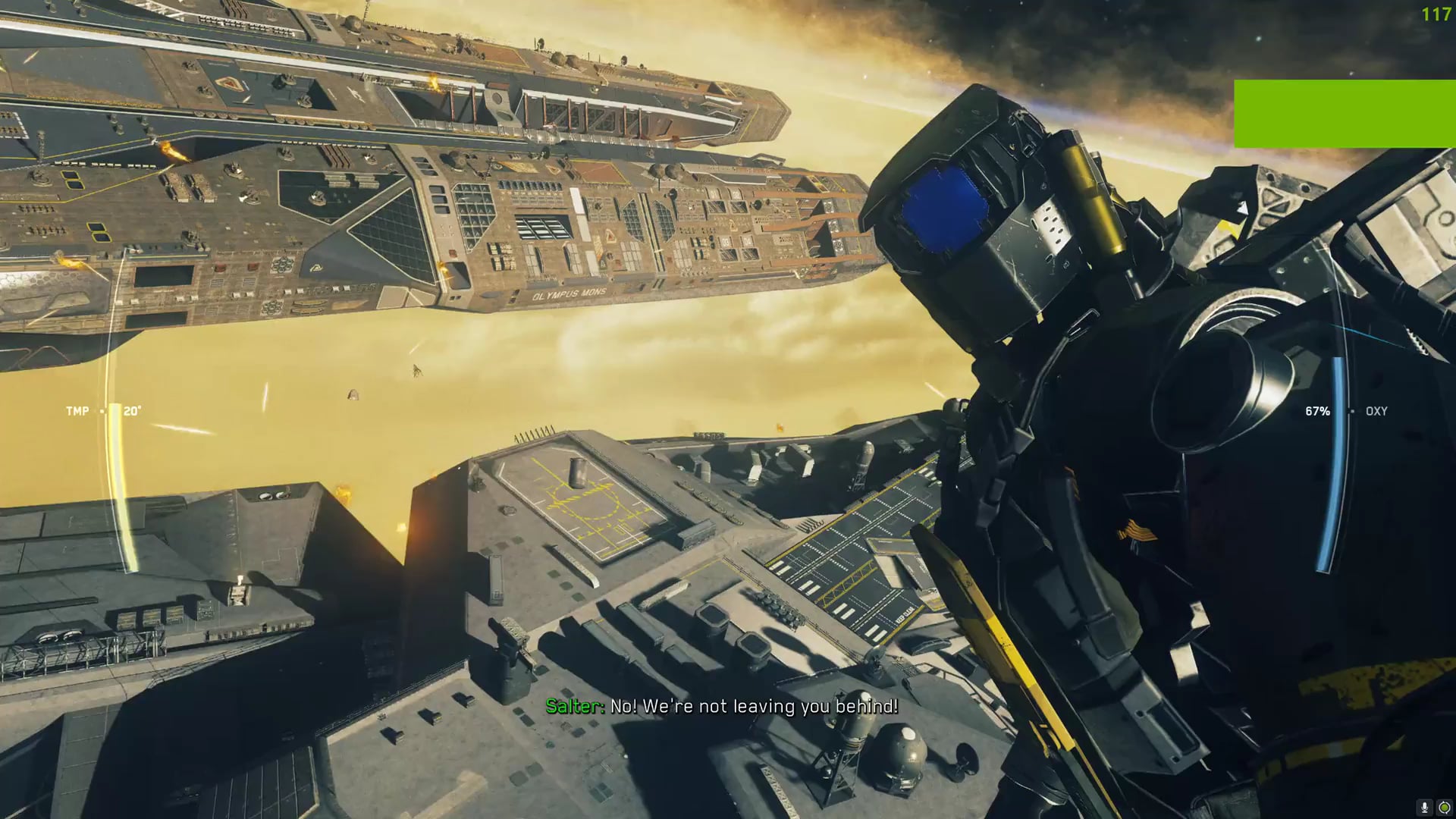The width and height of the screenshot is (1456, 819).
Task: Click the 117 FPS counter
Action: point(1436,12)
